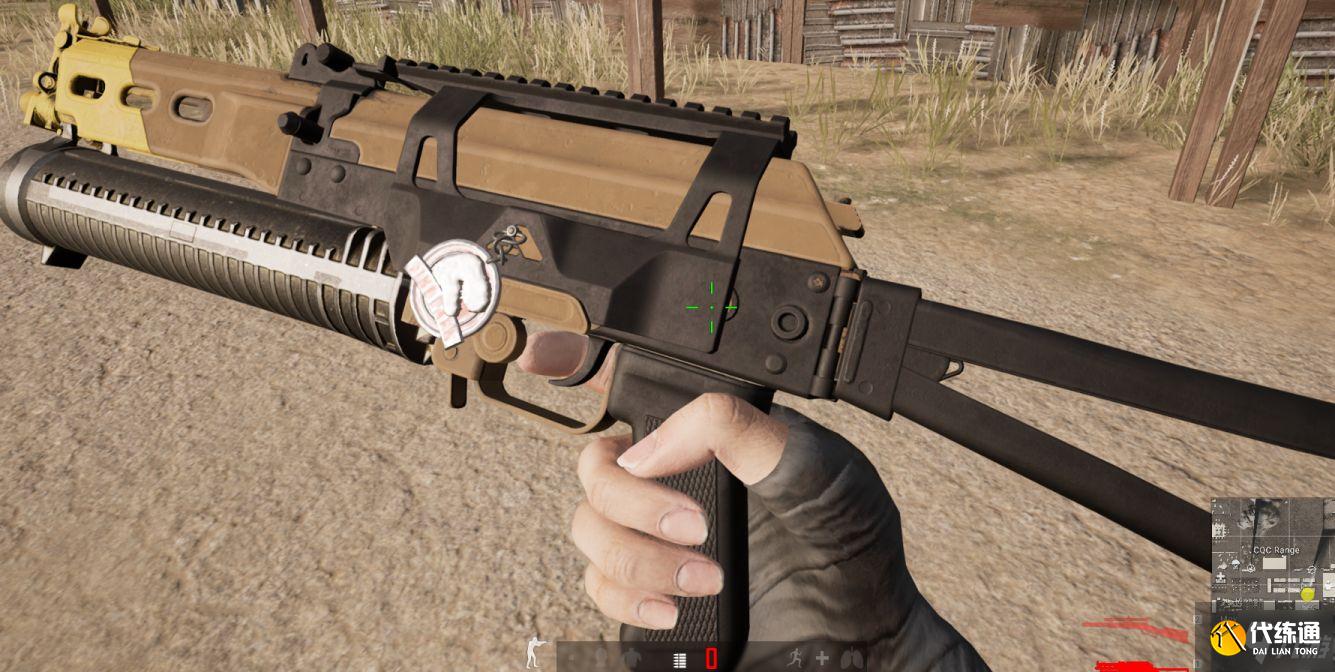Screen dimensions: 1335x672
Task: Select the plus-shaped healing icon
Action: pyautogui.click(x=822, y=658)
